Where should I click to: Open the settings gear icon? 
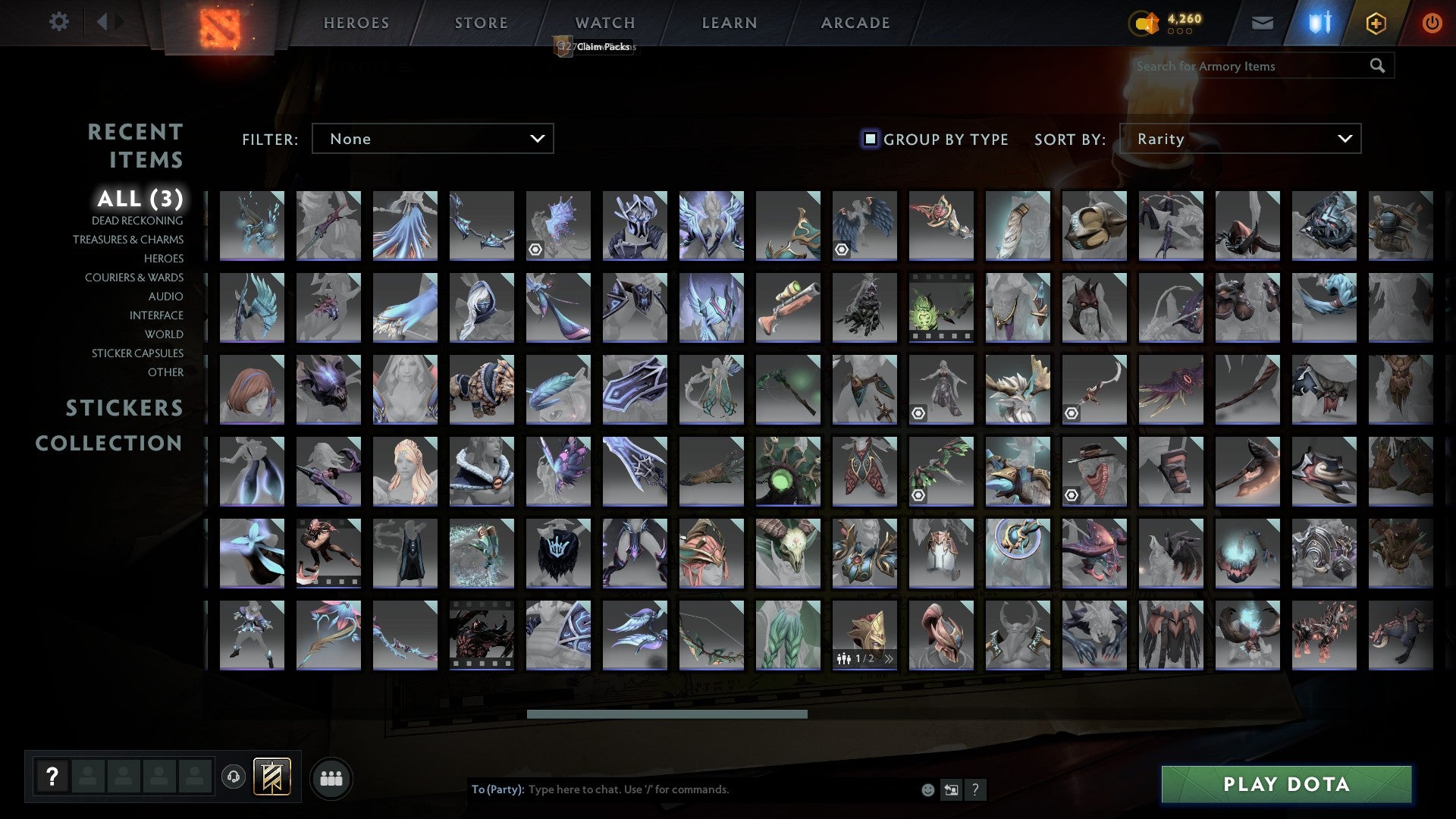point(59,22)
